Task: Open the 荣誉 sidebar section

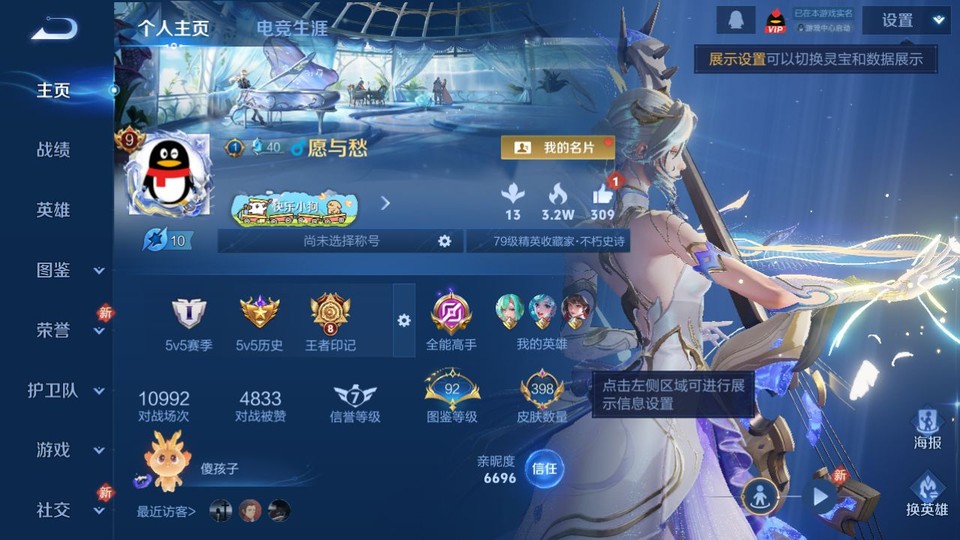Action: 56,330
